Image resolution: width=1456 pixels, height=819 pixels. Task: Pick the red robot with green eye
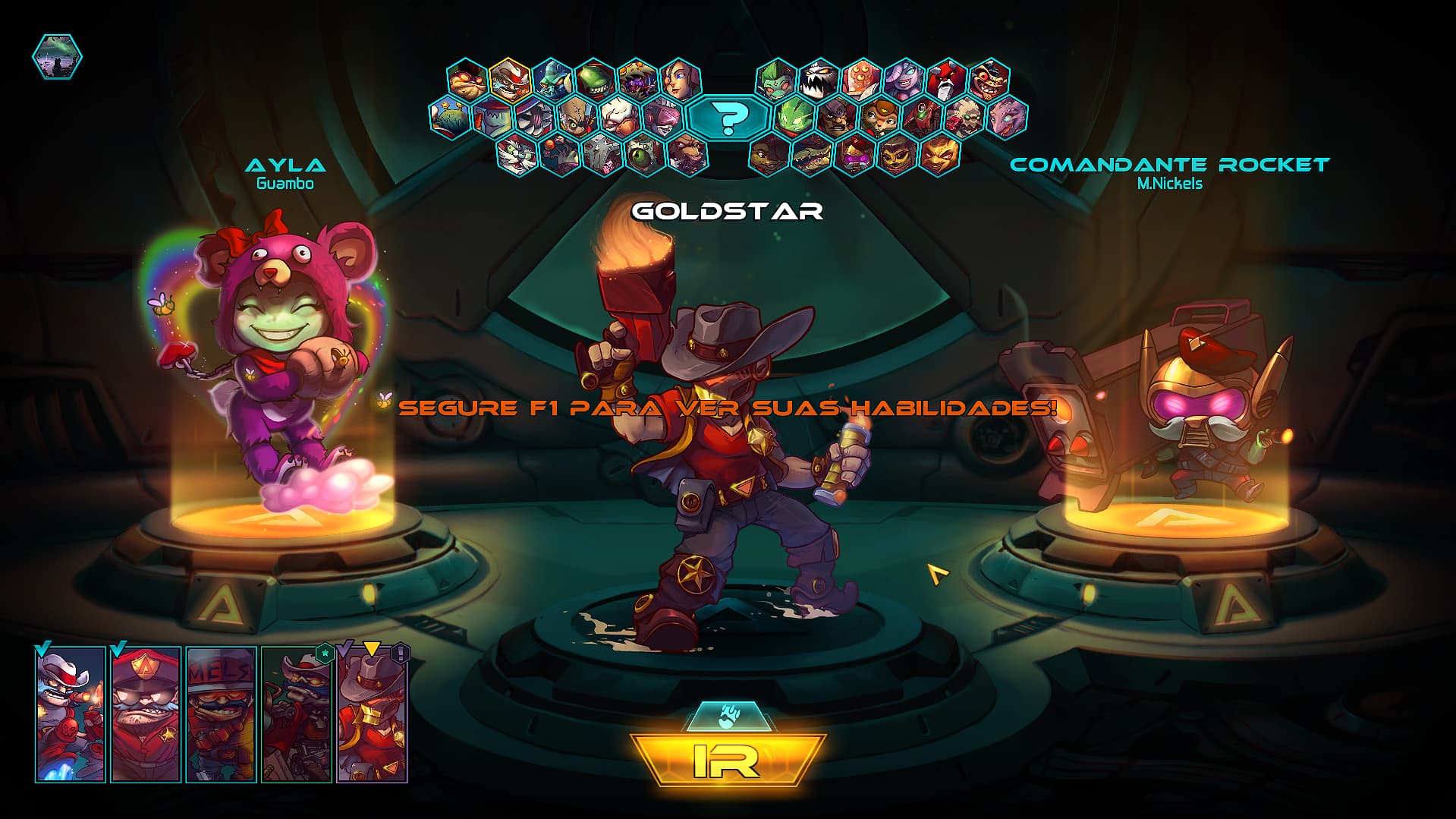(923, 117)
